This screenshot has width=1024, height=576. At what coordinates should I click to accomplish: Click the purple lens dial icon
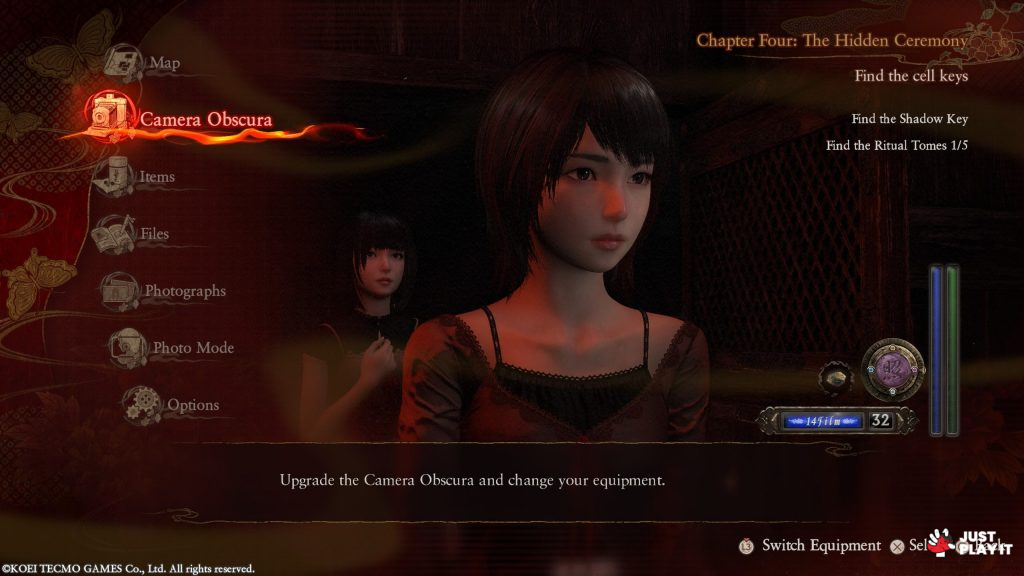click(891, 369)
